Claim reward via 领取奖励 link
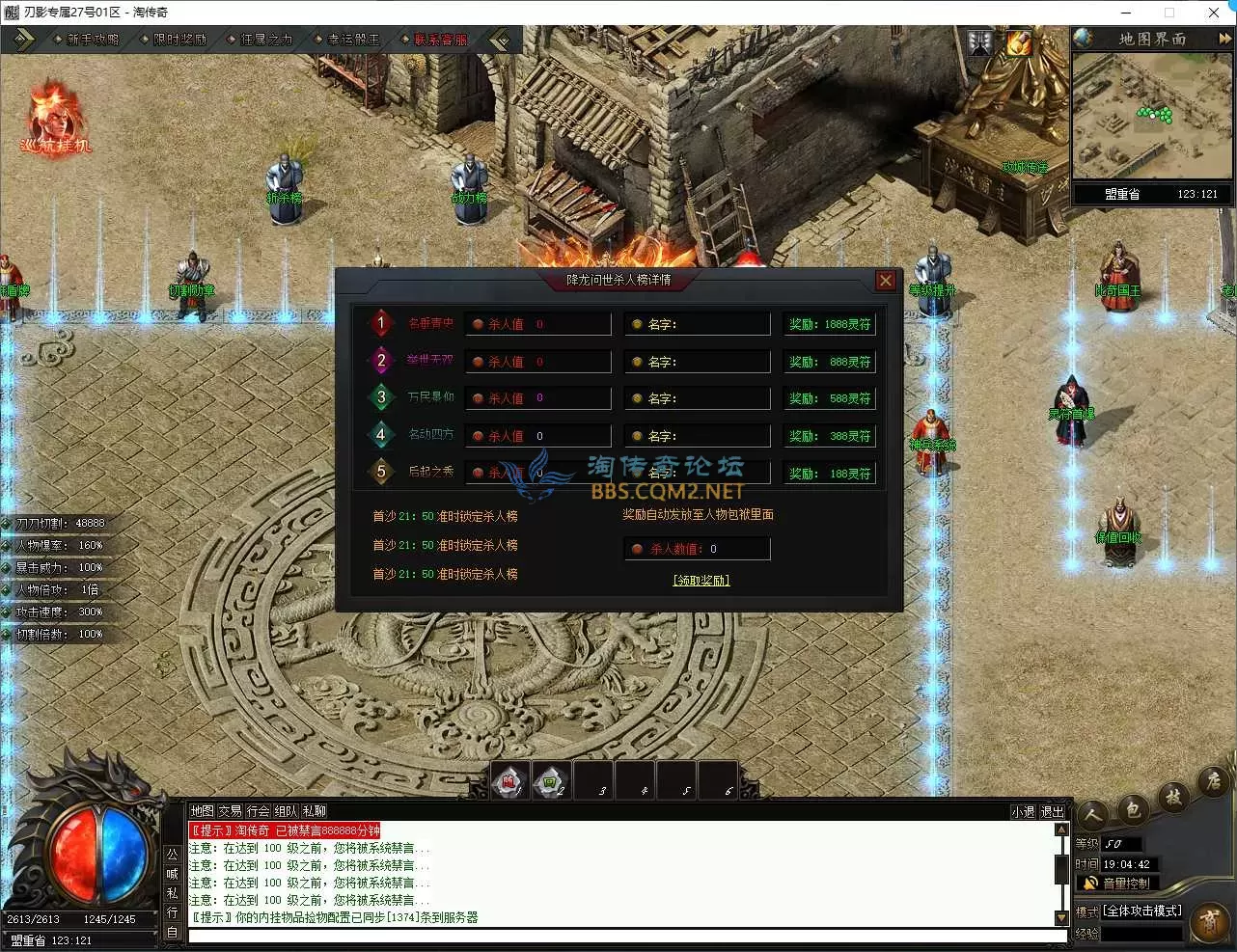1237x952 pixels. 701,581
